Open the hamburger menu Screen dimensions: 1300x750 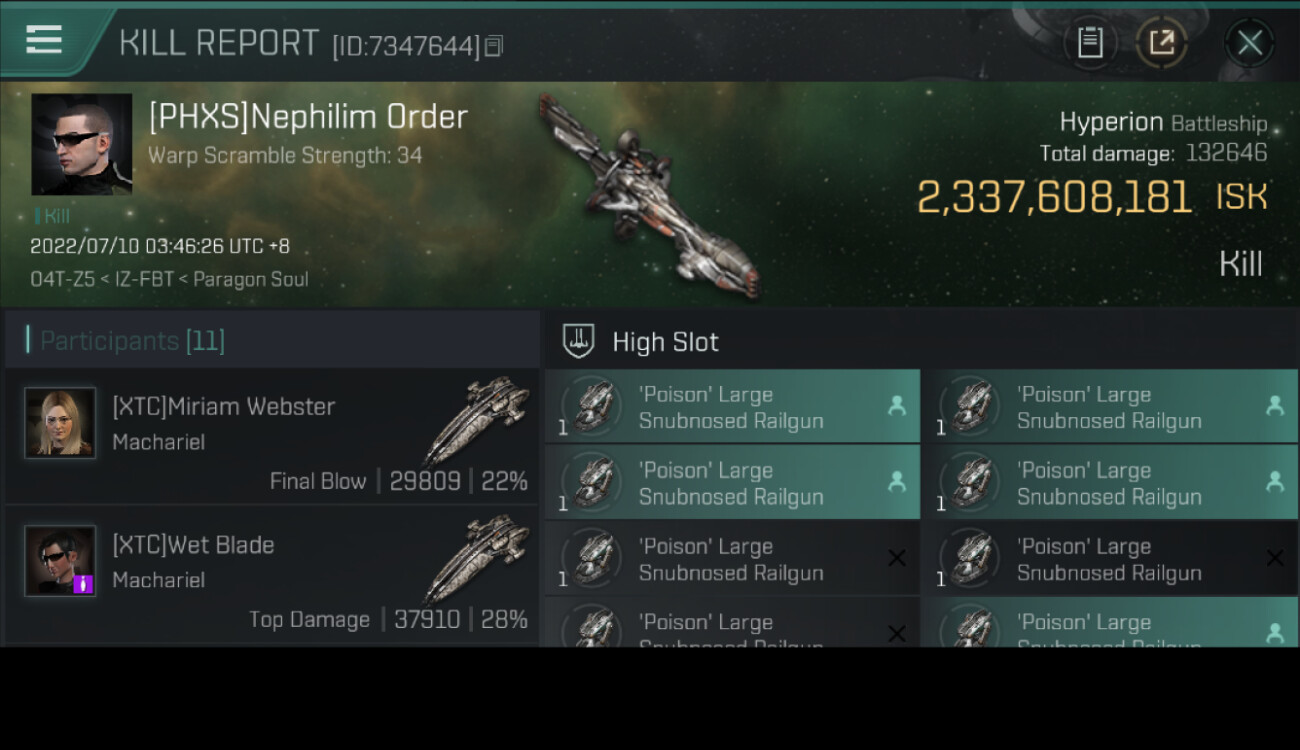click(45, 40)
